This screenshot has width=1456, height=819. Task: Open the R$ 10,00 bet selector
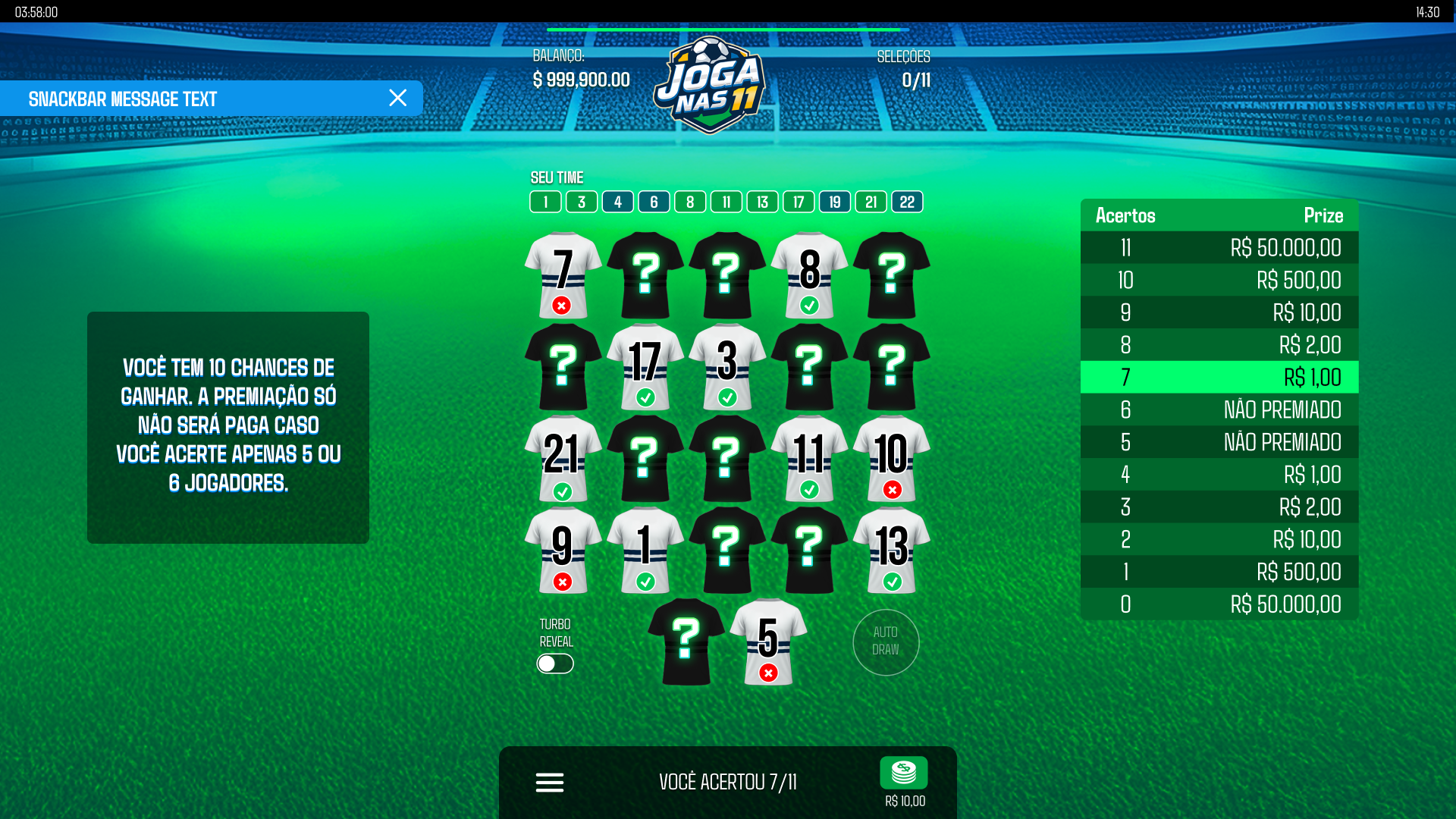pyautogui.click(x=904, y=781)
